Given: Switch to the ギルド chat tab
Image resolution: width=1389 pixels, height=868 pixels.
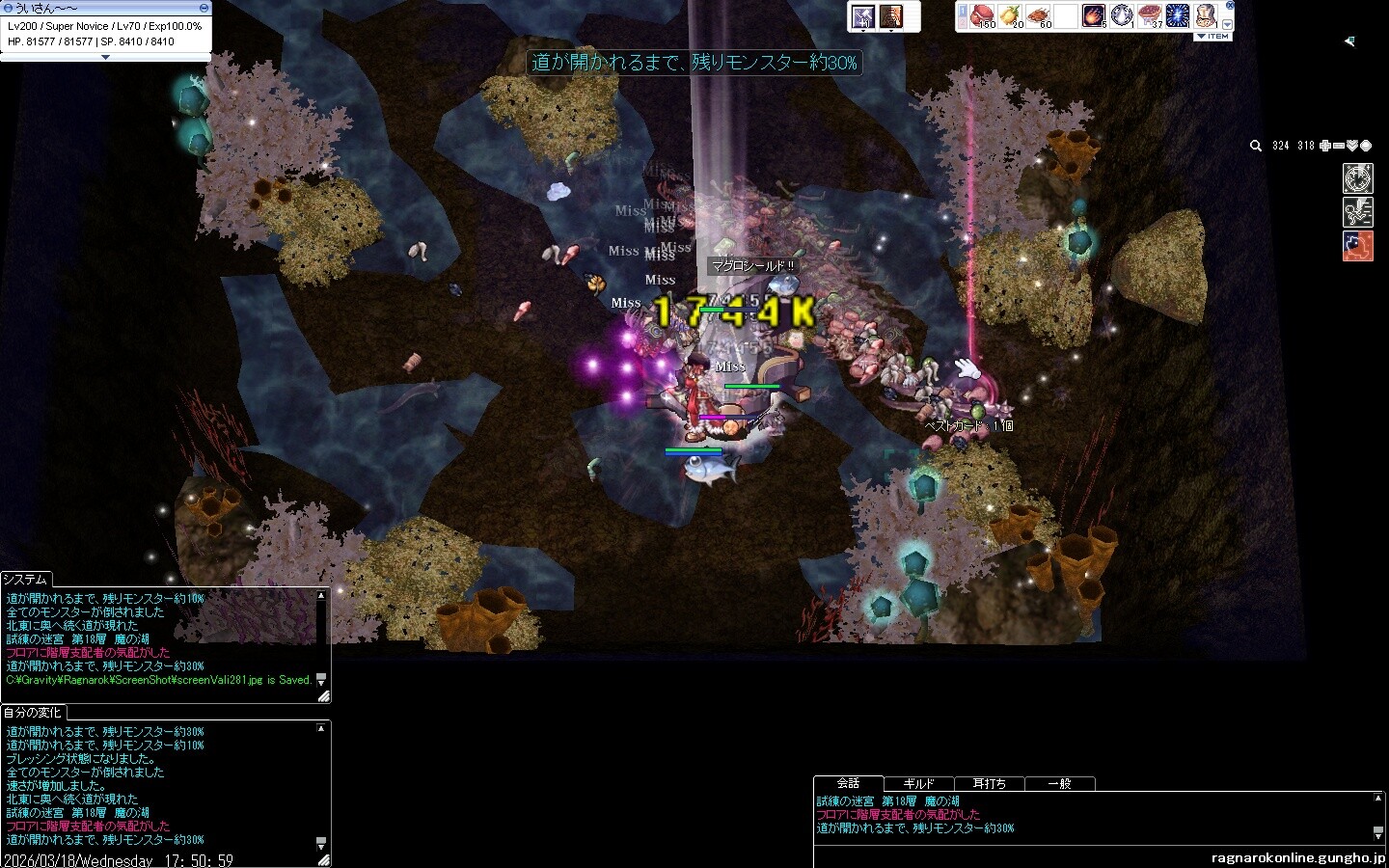Looking at the screenshot, I should (918, 784).
